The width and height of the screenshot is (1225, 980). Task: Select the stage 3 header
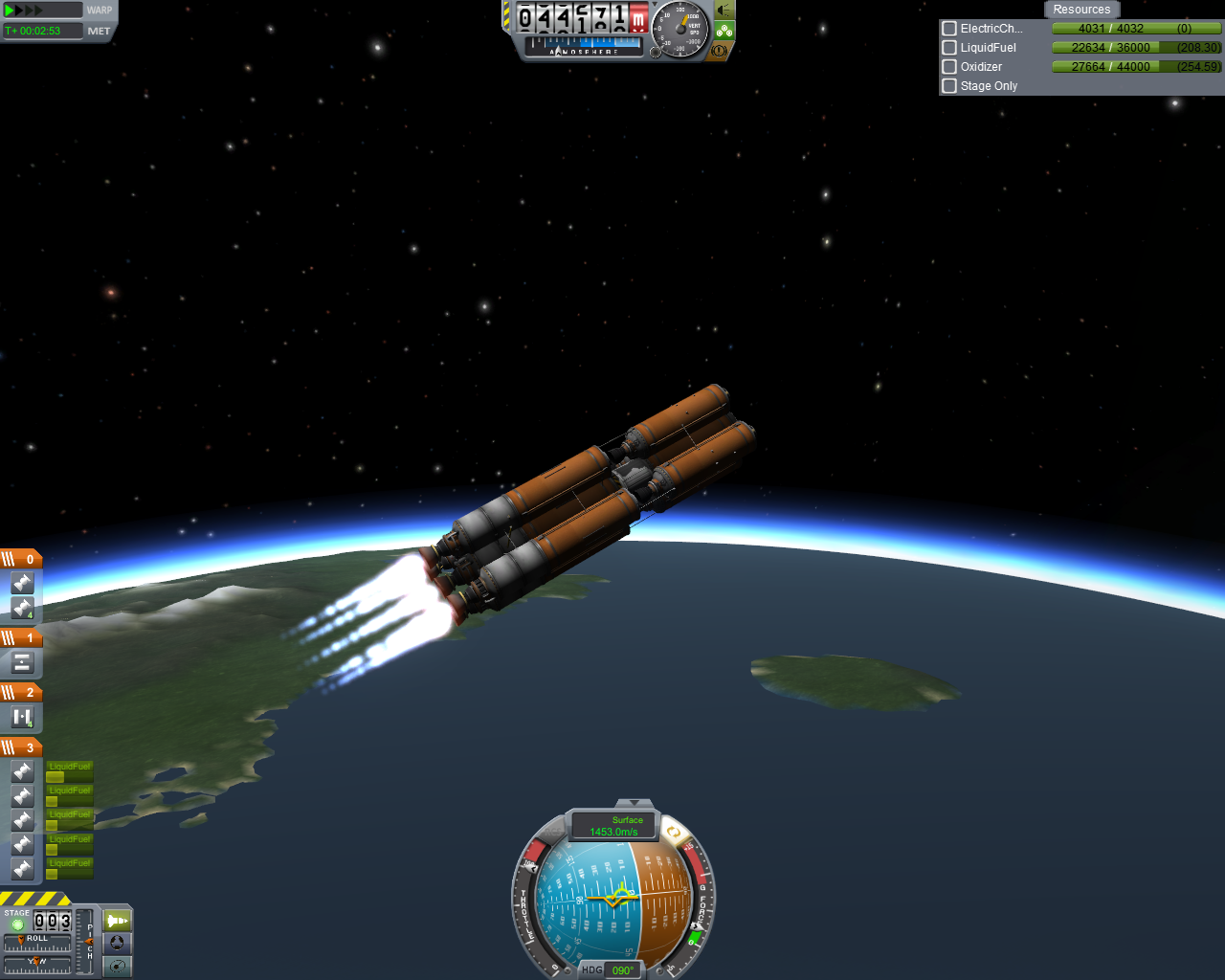pyautogui.click(x=21, y=747)
